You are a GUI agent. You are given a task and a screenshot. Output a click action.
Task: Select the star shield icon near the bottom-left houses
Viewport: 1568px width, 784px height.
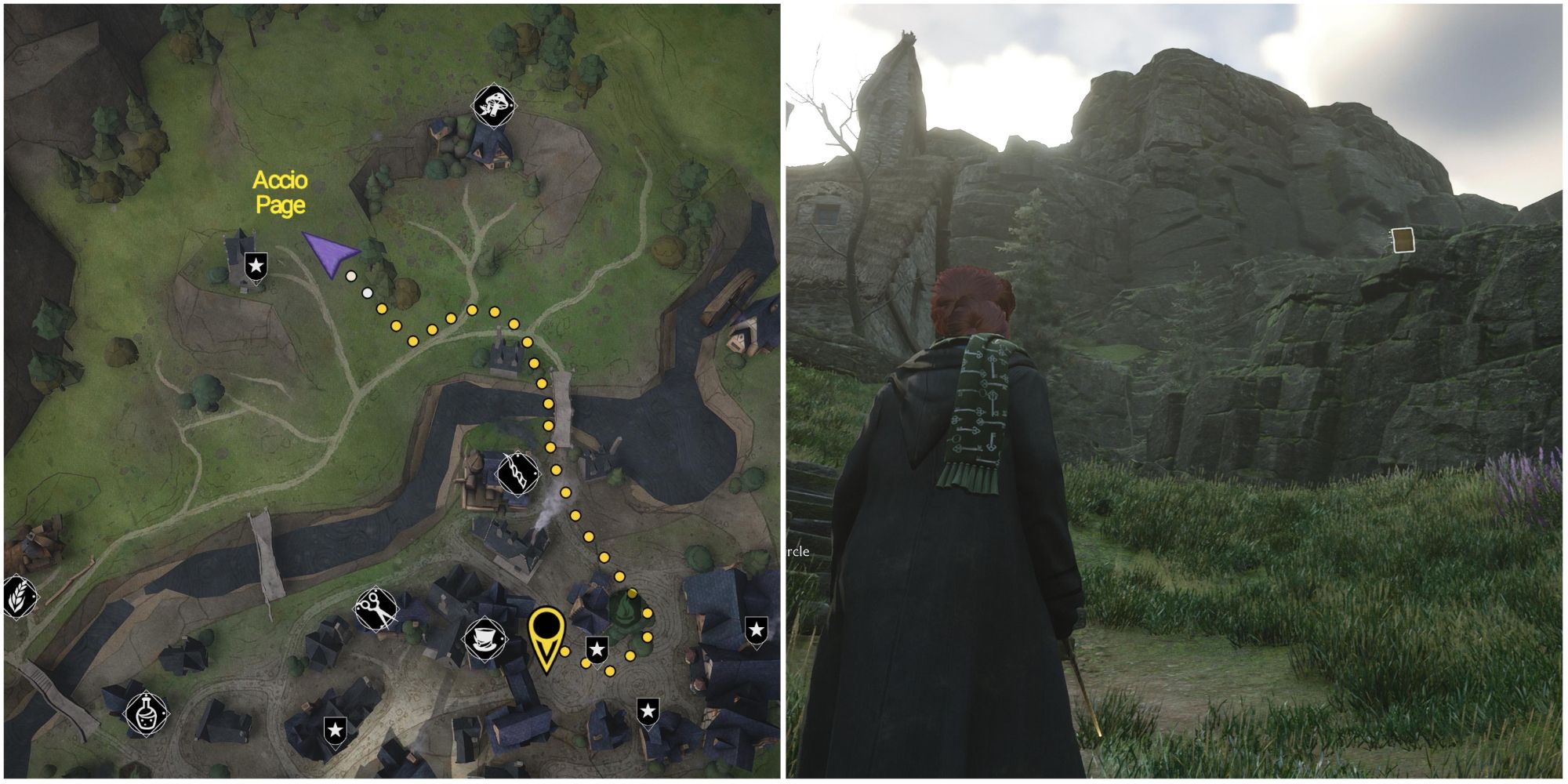[336, 730]
